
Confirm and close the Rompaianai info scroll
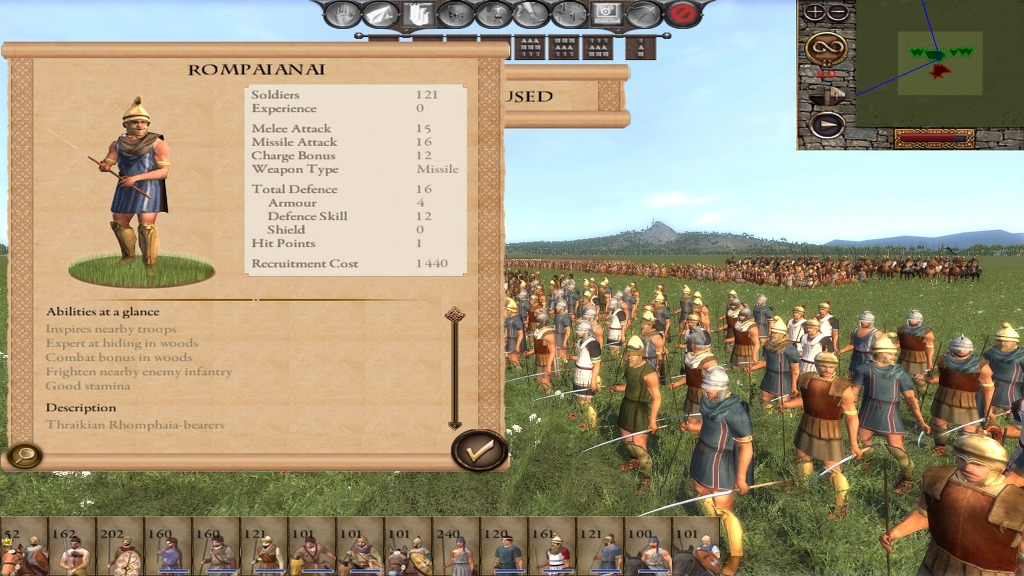point(480,451)
